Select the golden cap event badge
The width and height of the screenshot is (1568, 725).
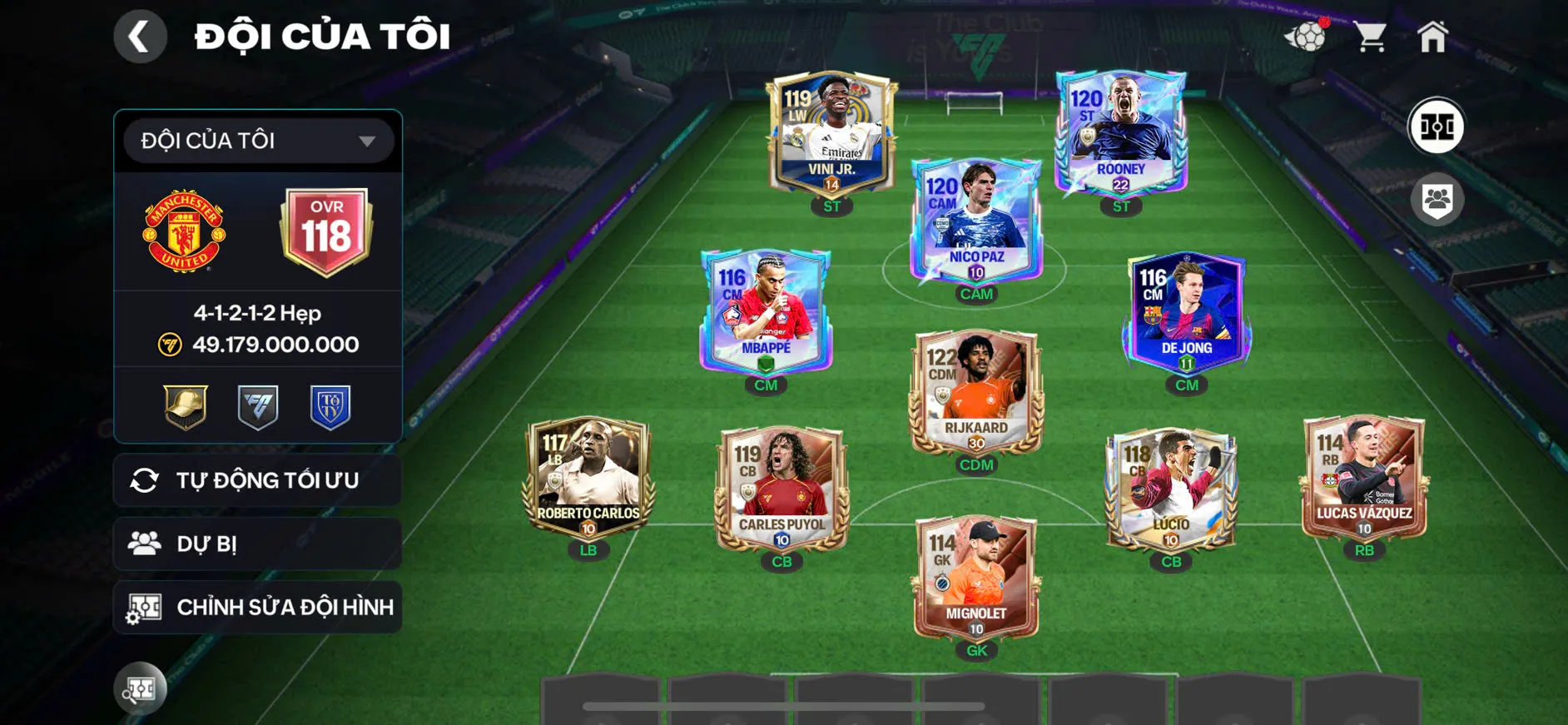pos(183,406)
